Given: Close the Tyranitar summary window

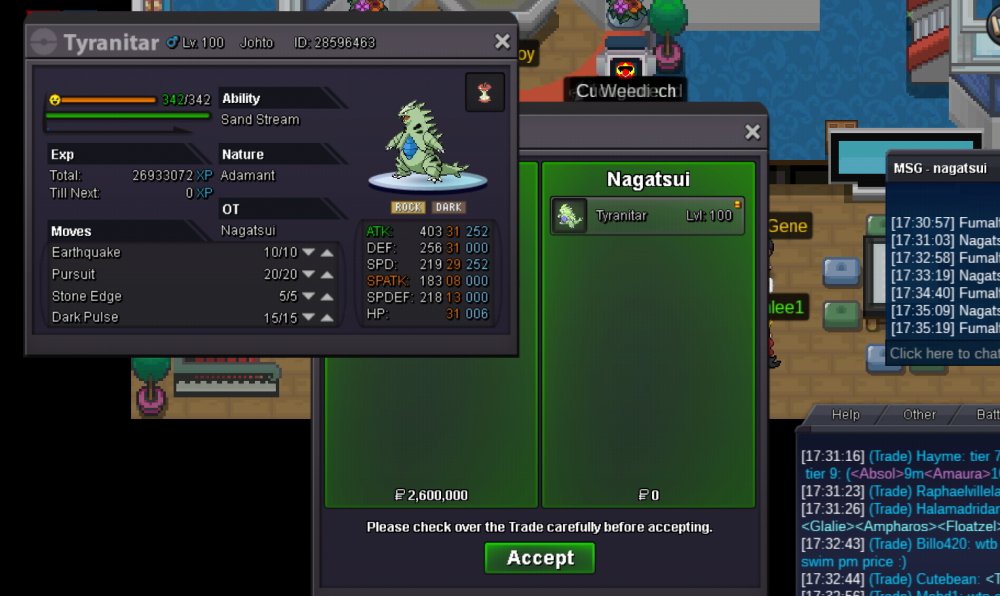Looking at the screenshot, I should click(x=502, y=42).
